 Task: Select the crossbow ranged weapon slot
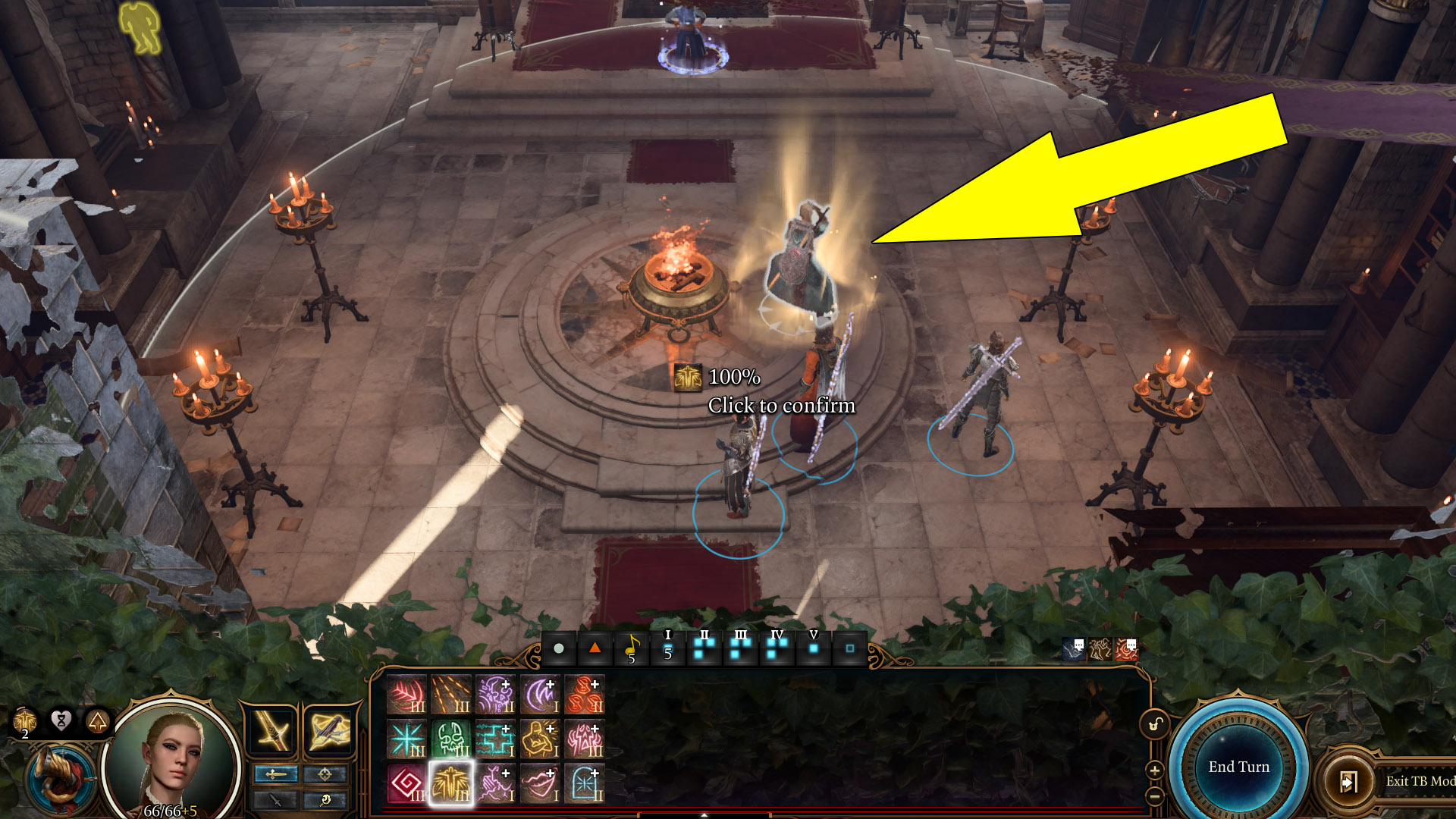tap(330, 731)
